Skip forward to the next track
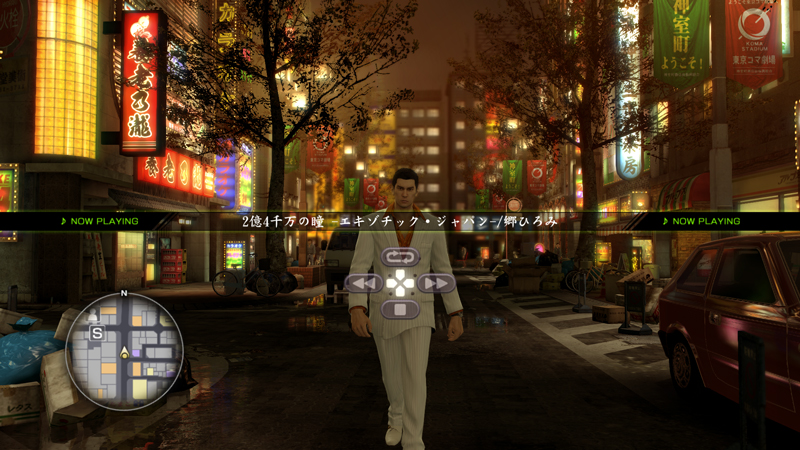Viewport: 800px width, 450px height. [437, 283]
